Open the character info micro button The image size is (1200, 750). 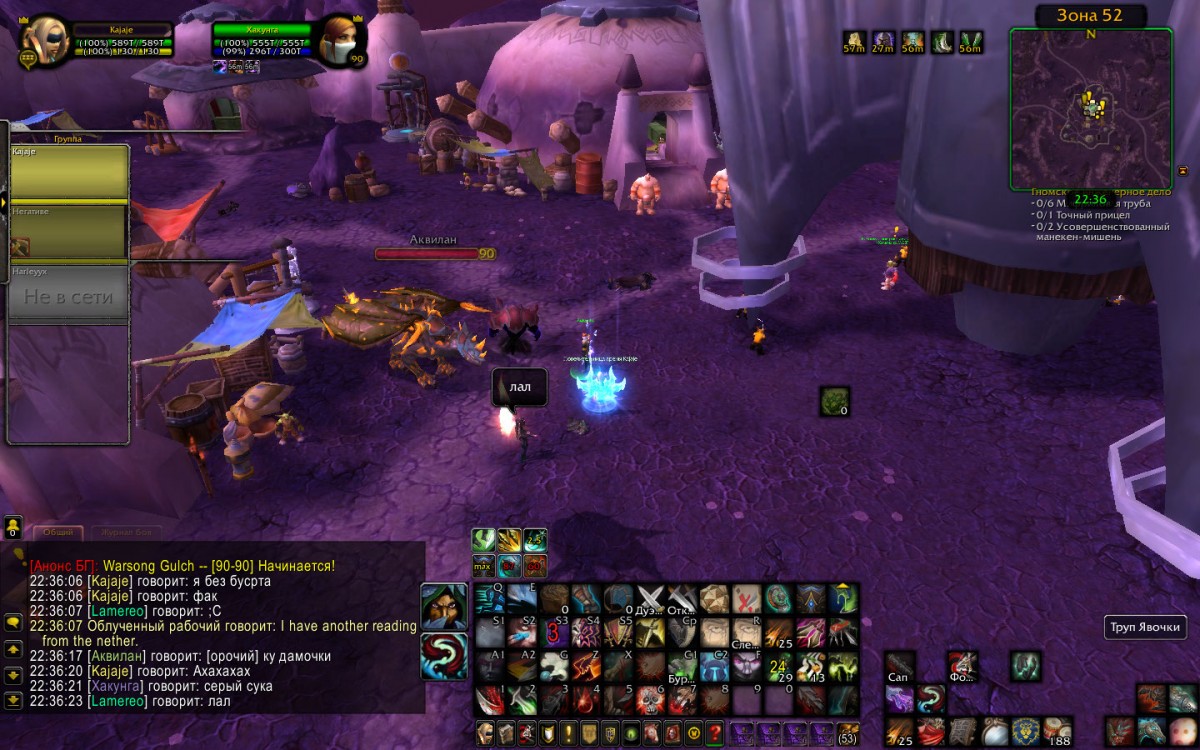coord(485,732)
